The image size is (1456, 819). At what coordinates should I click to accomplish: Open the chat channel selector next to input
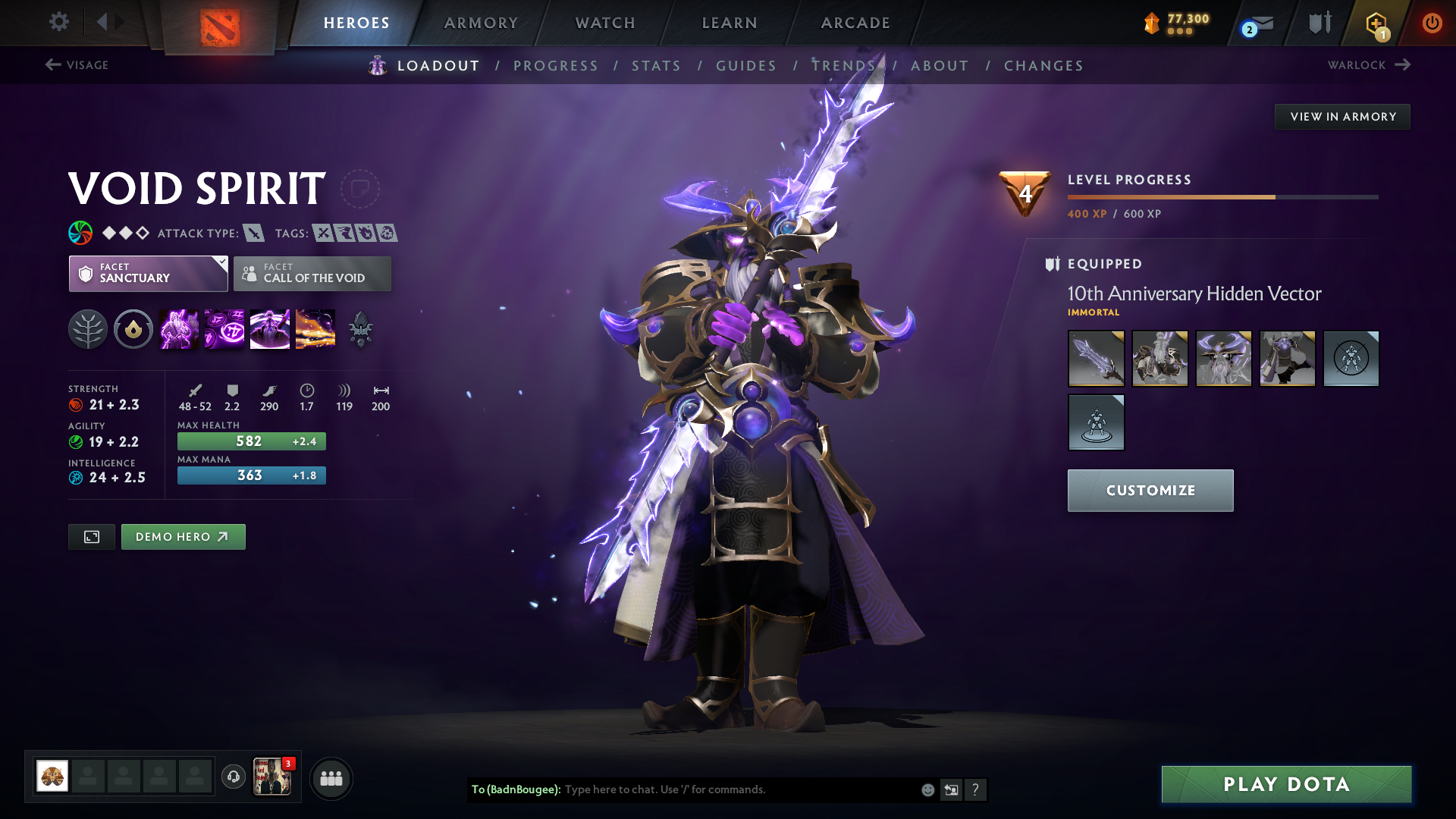click(x=951, y=789)
